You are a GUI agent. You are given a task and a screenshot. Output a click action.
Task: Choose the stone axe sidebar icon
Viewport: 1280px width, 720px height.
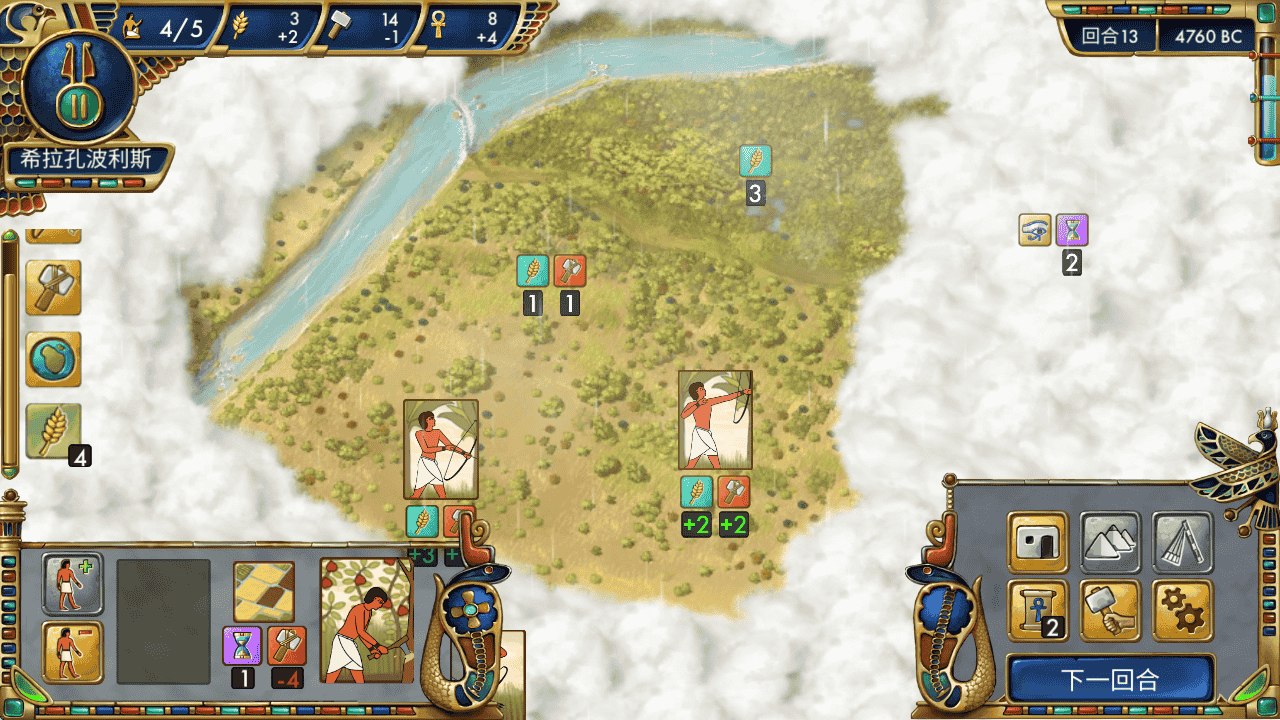[x=53, y=287]
